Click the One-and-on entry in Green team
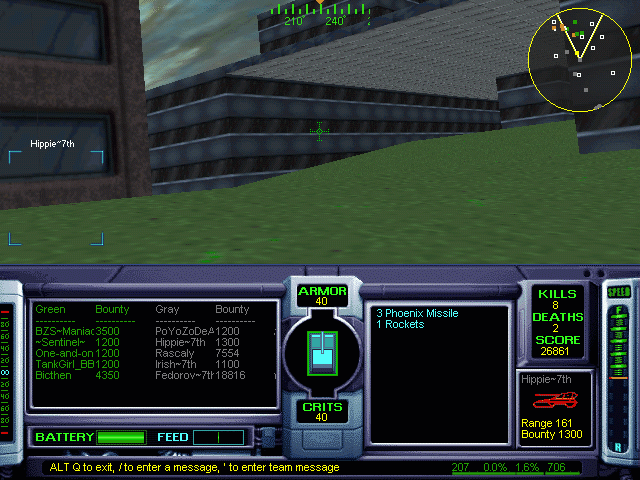The width and height of the screenshot is (640, 480). click(x=64, y=353)
